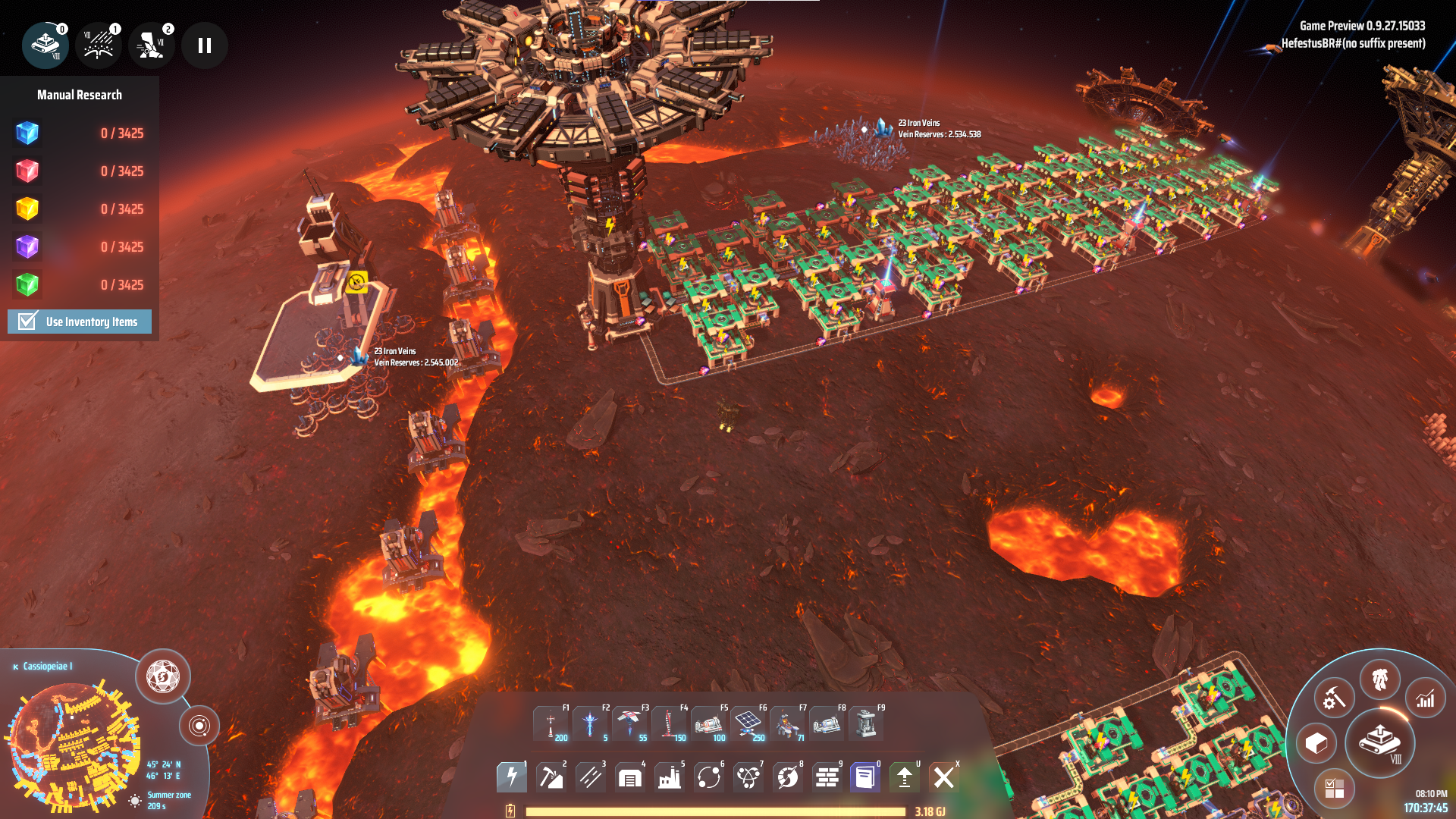Open the factory production build category
1456x819 pixels.
pyautogui.click(x=670, y=777)
